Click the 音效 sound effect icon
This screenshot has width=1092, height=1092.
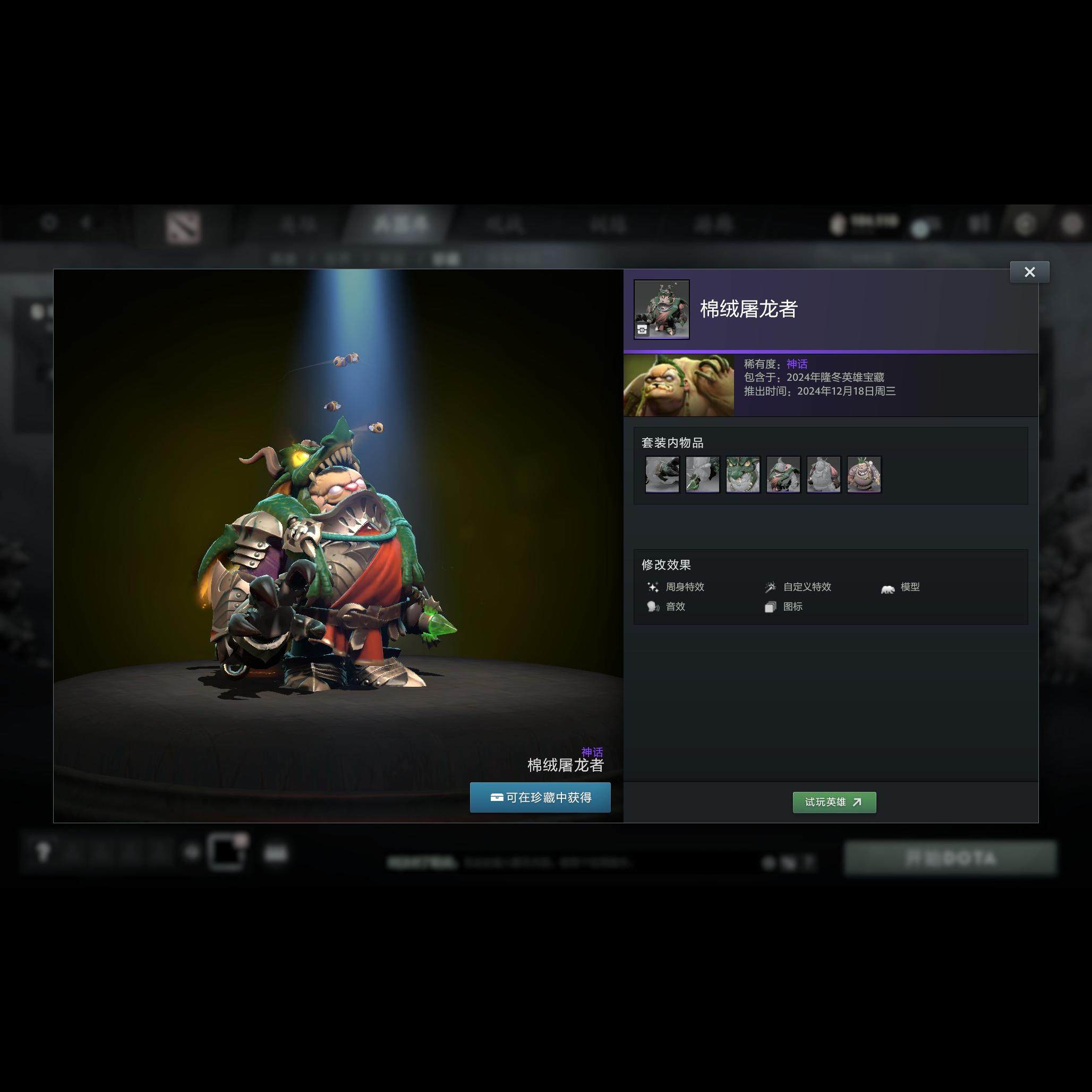point(654,607)
